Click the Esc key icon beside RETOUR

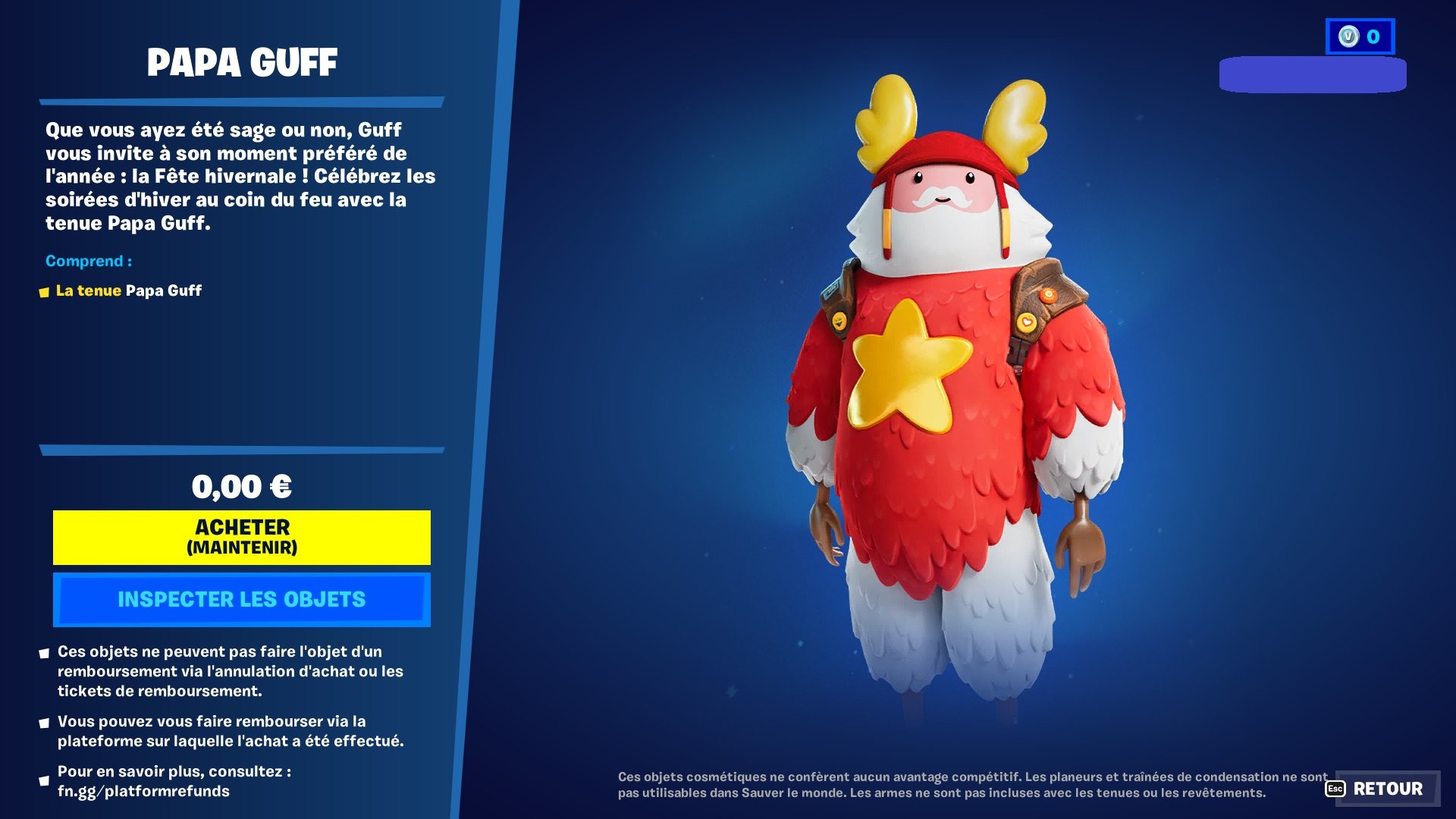coord(1335,789)
